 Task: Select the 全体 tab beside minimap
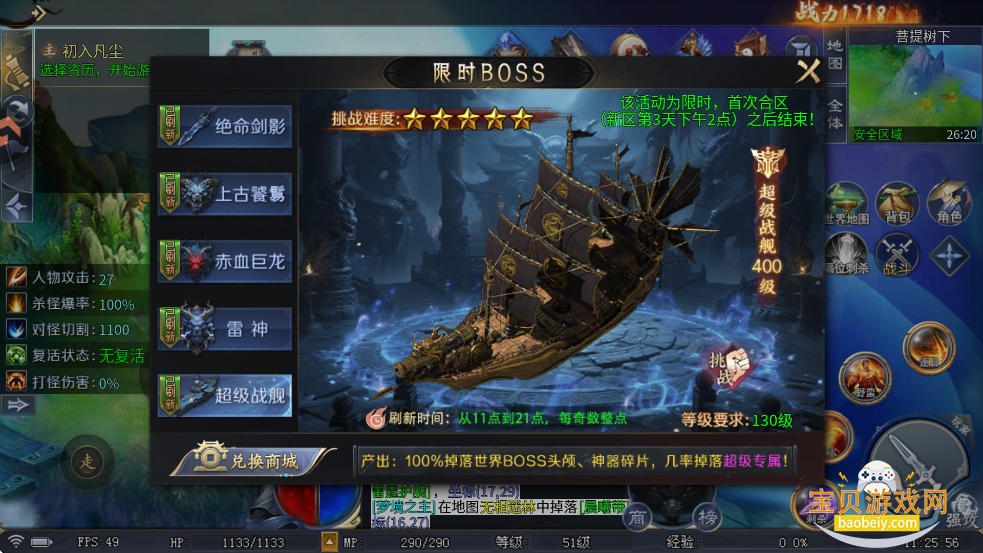click(x=835, y=112)
